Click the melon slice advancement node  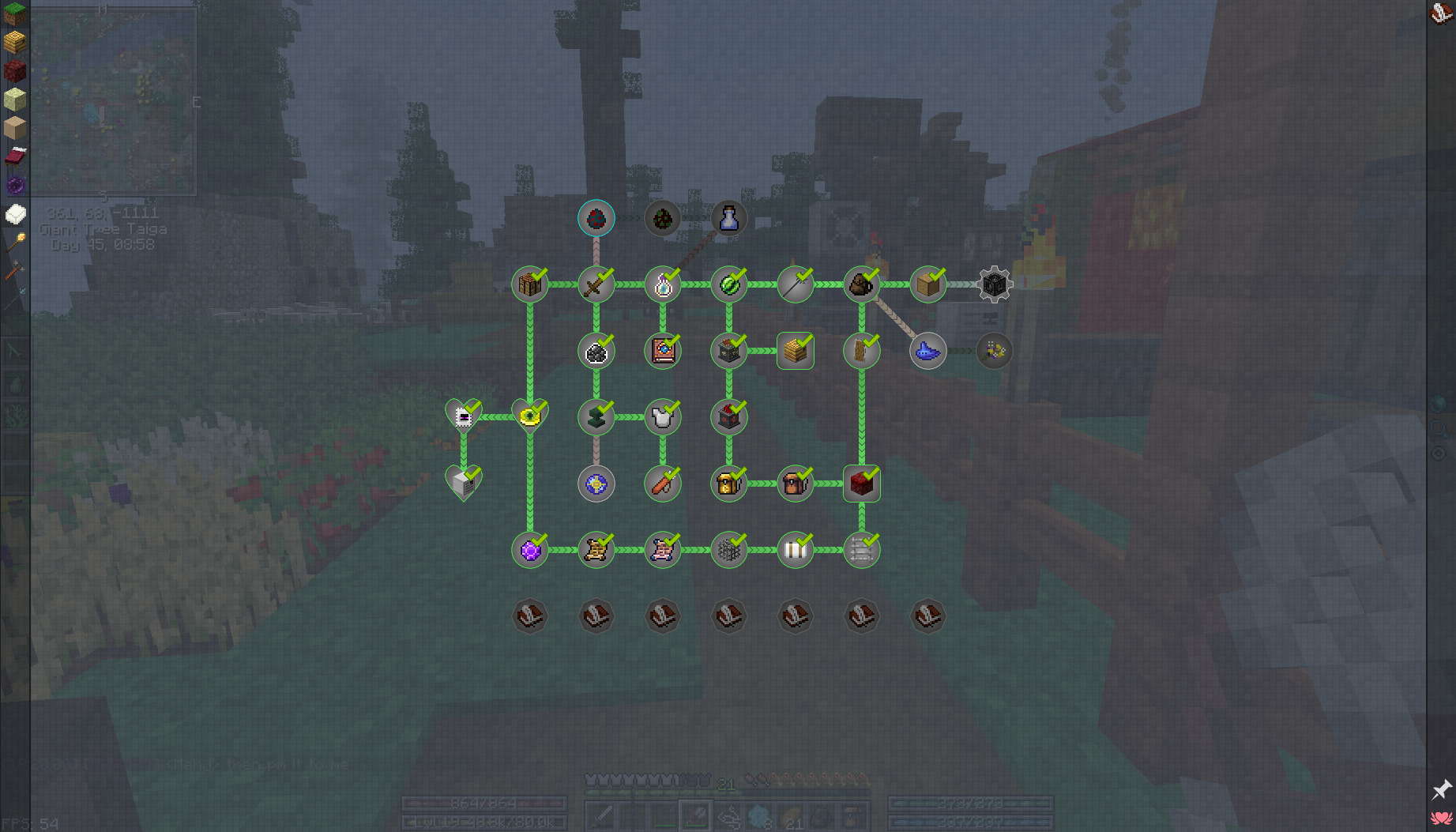tap(729, 284)
